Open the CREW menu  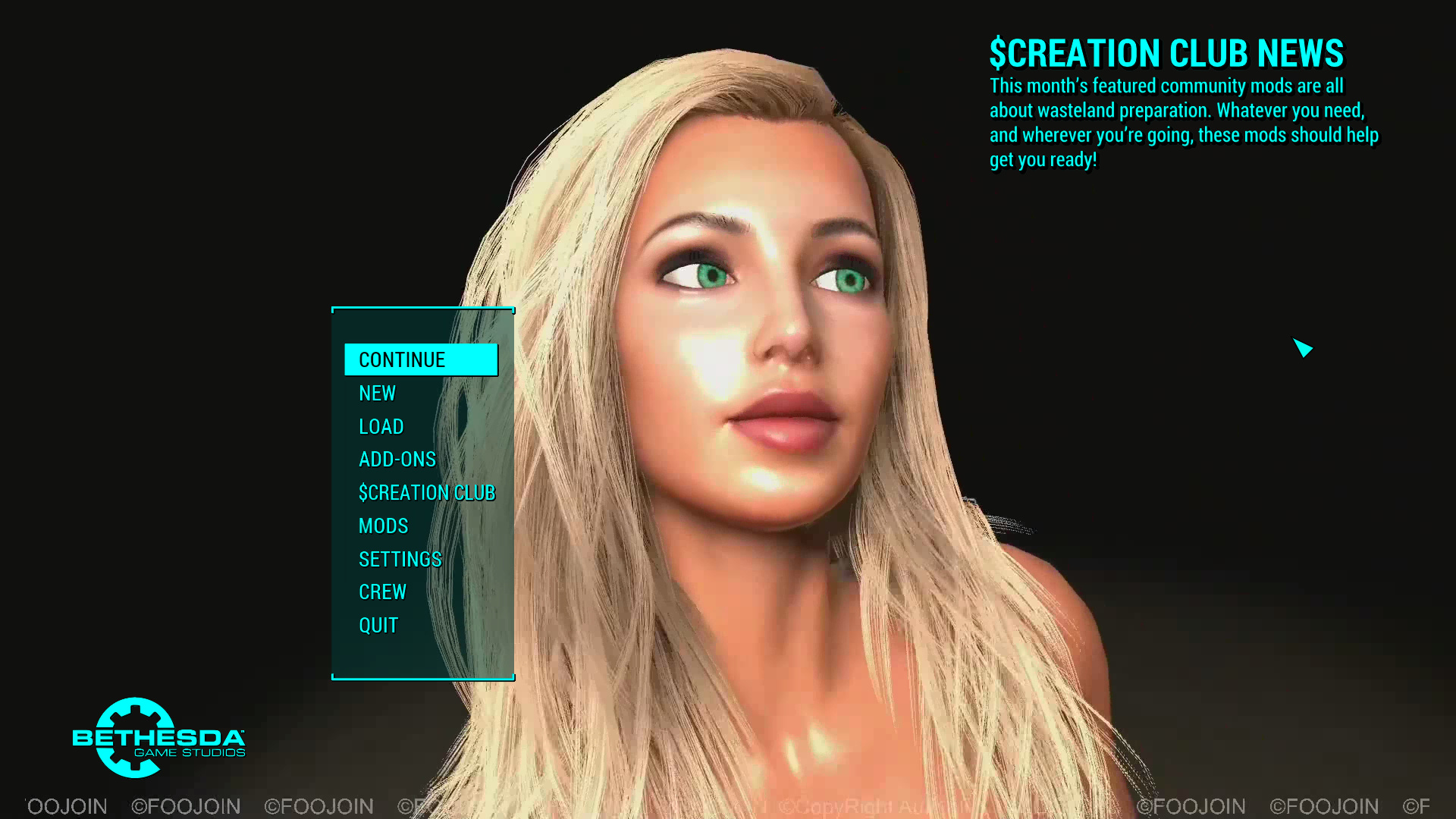(382, 591)
